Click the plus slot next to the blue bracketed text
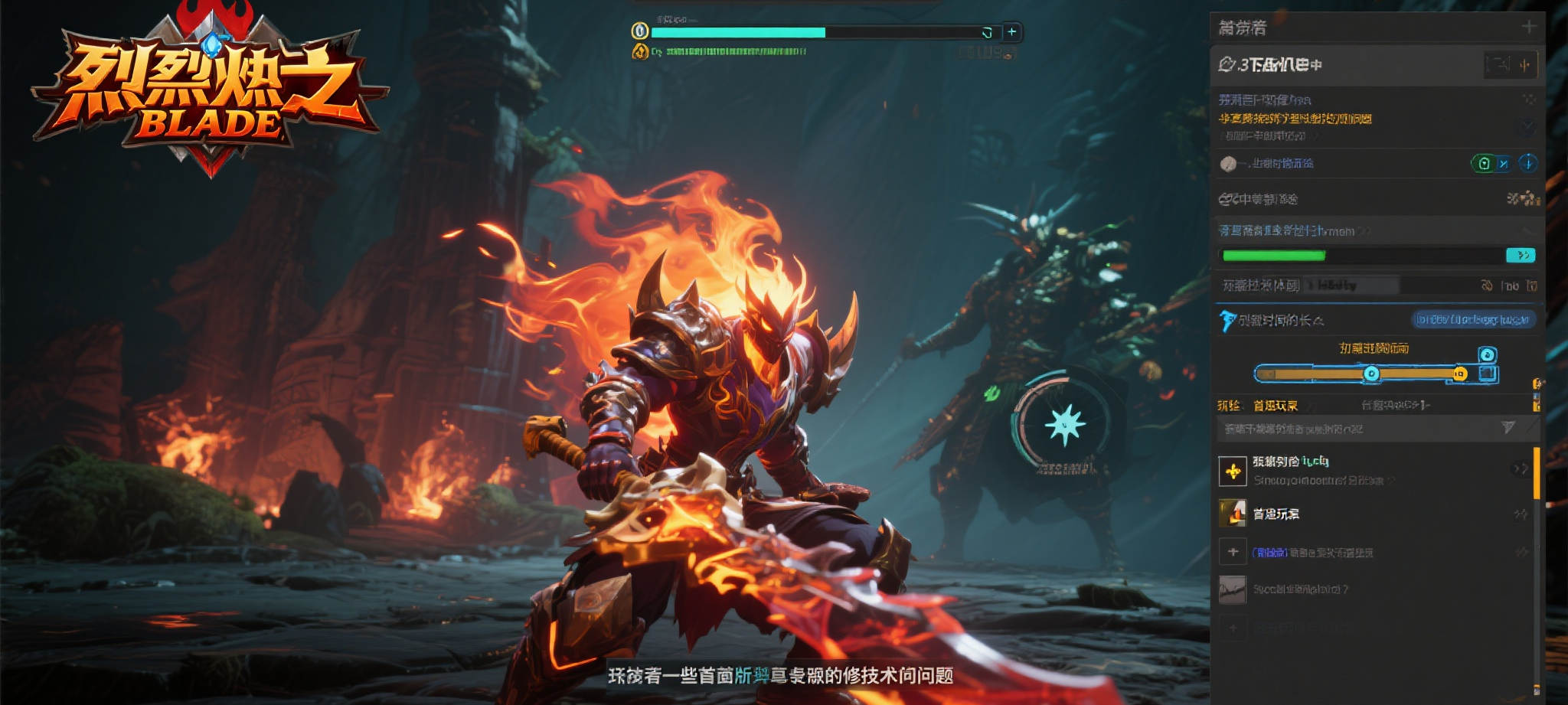Image resolution: width=1568 pixels, height=705 pixels. coord(1233,552)
